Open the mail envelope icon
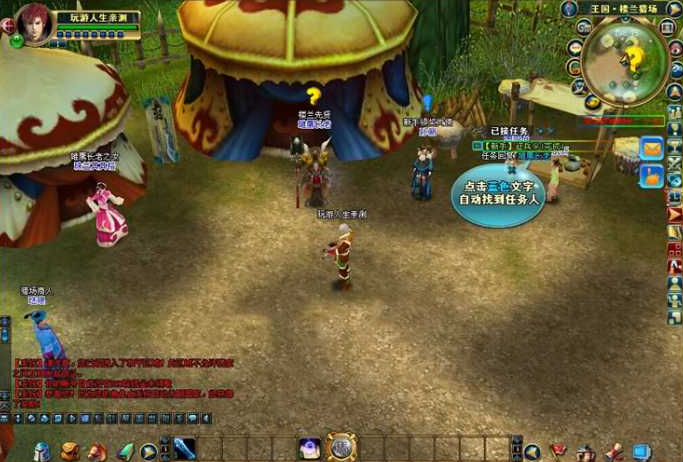Image resolution: width=683 pixels, height=462 pixels. tap(651, 148)
